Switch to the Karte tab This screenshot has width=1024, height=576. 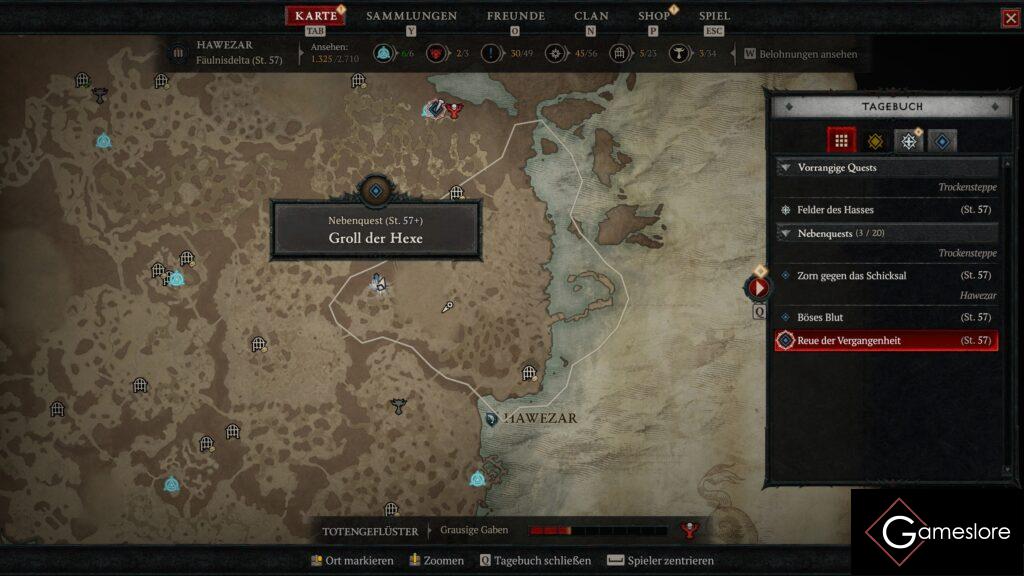coord(316,16)
